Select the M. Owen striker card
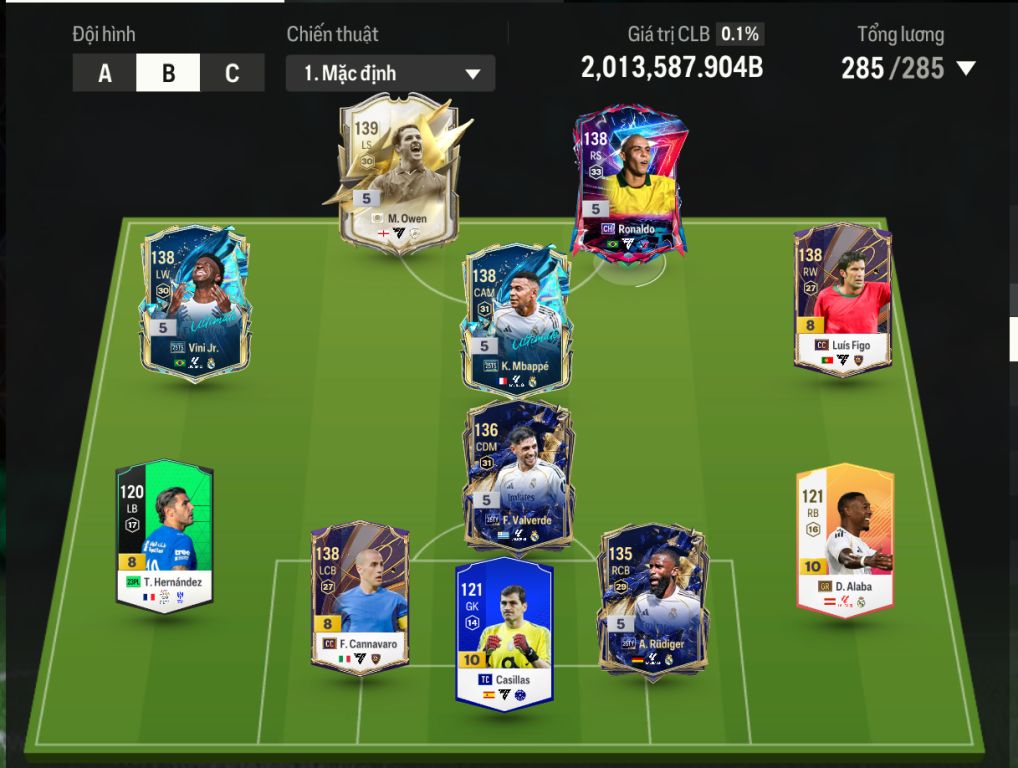This screenshot has width=1018, height=768. click(397, 170)
